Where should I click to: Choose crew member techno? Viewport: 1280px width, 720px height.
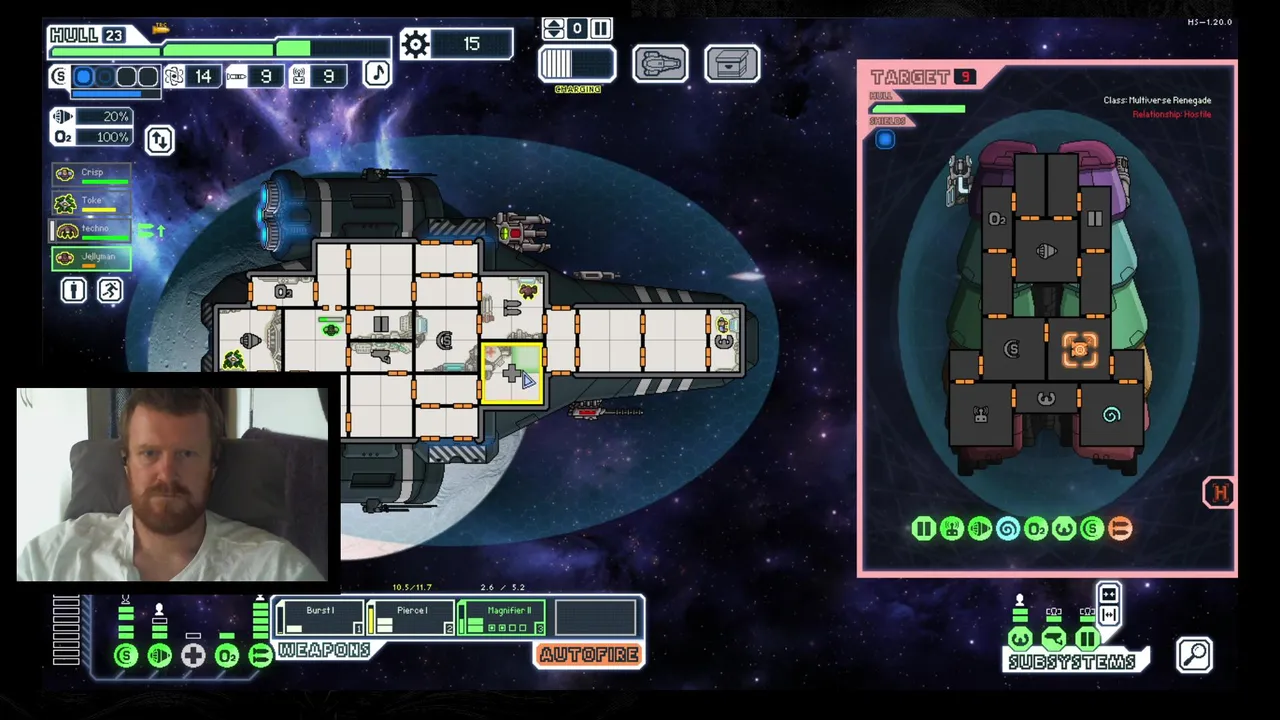click(91, 230)
